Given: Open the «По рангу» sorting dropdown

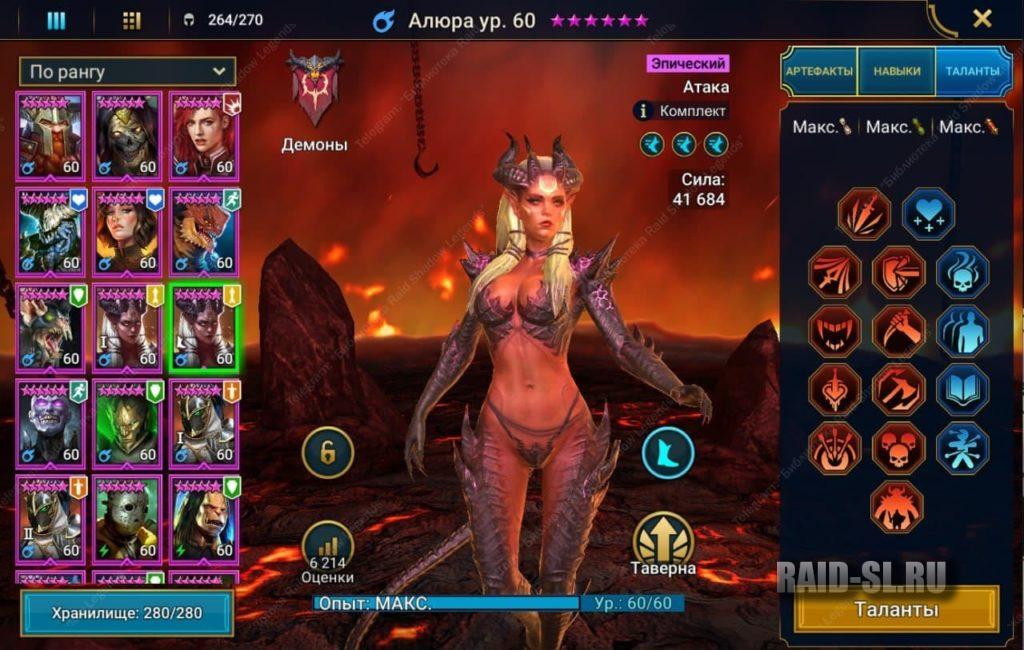Looking at the screenshot, I should pos(127,71).
